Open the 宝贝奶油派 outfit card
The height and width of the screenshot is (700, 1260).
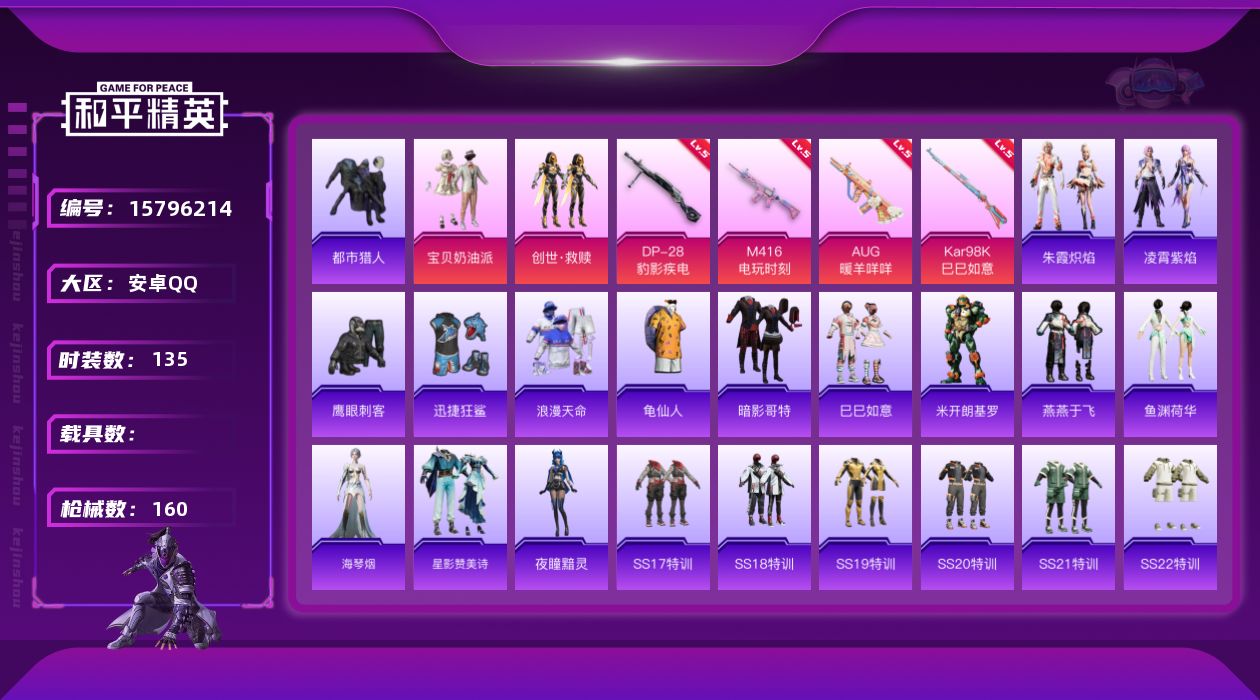[x=460, y=211]
